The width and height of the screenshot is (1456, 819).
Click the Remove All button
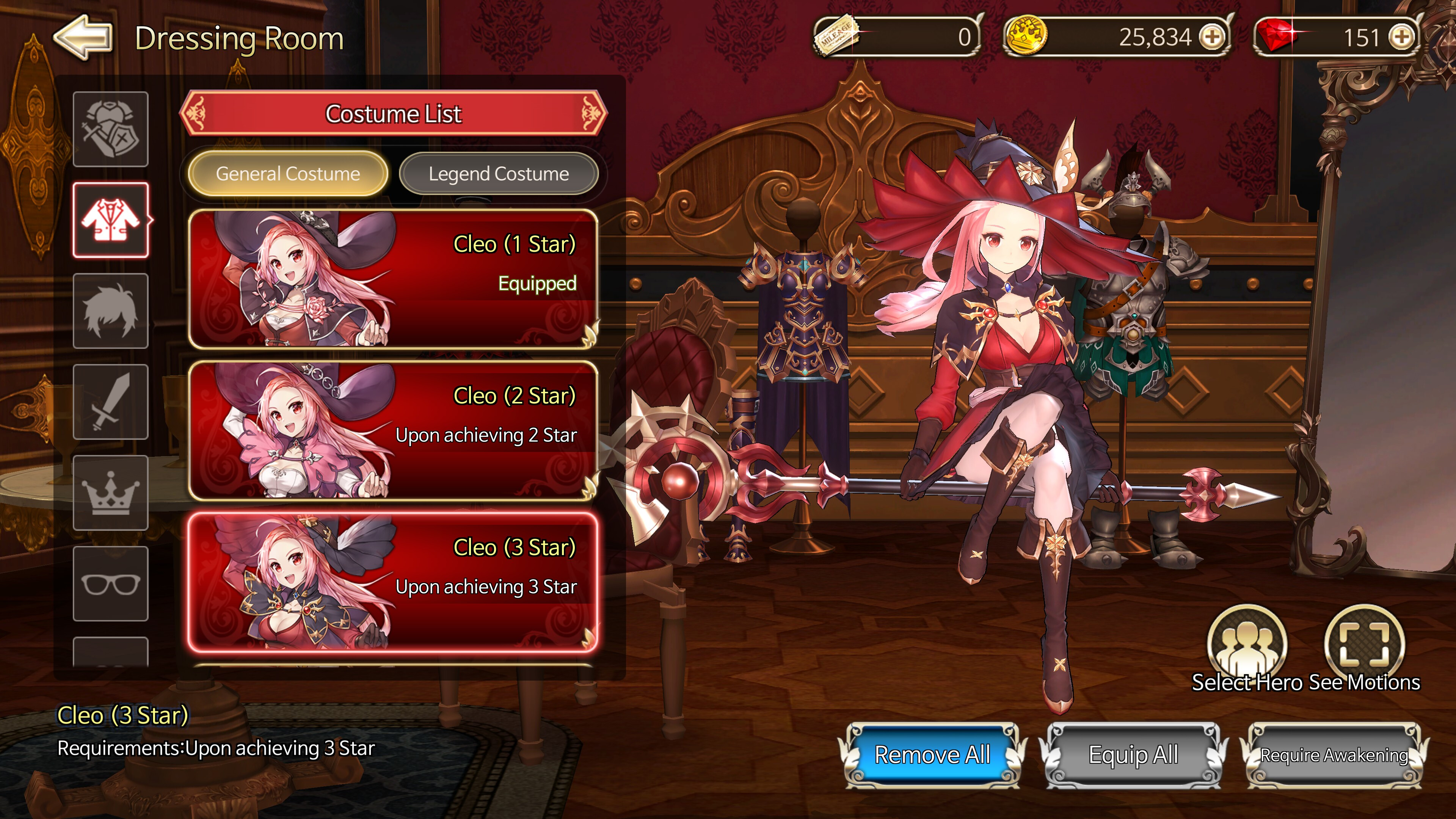933,755
